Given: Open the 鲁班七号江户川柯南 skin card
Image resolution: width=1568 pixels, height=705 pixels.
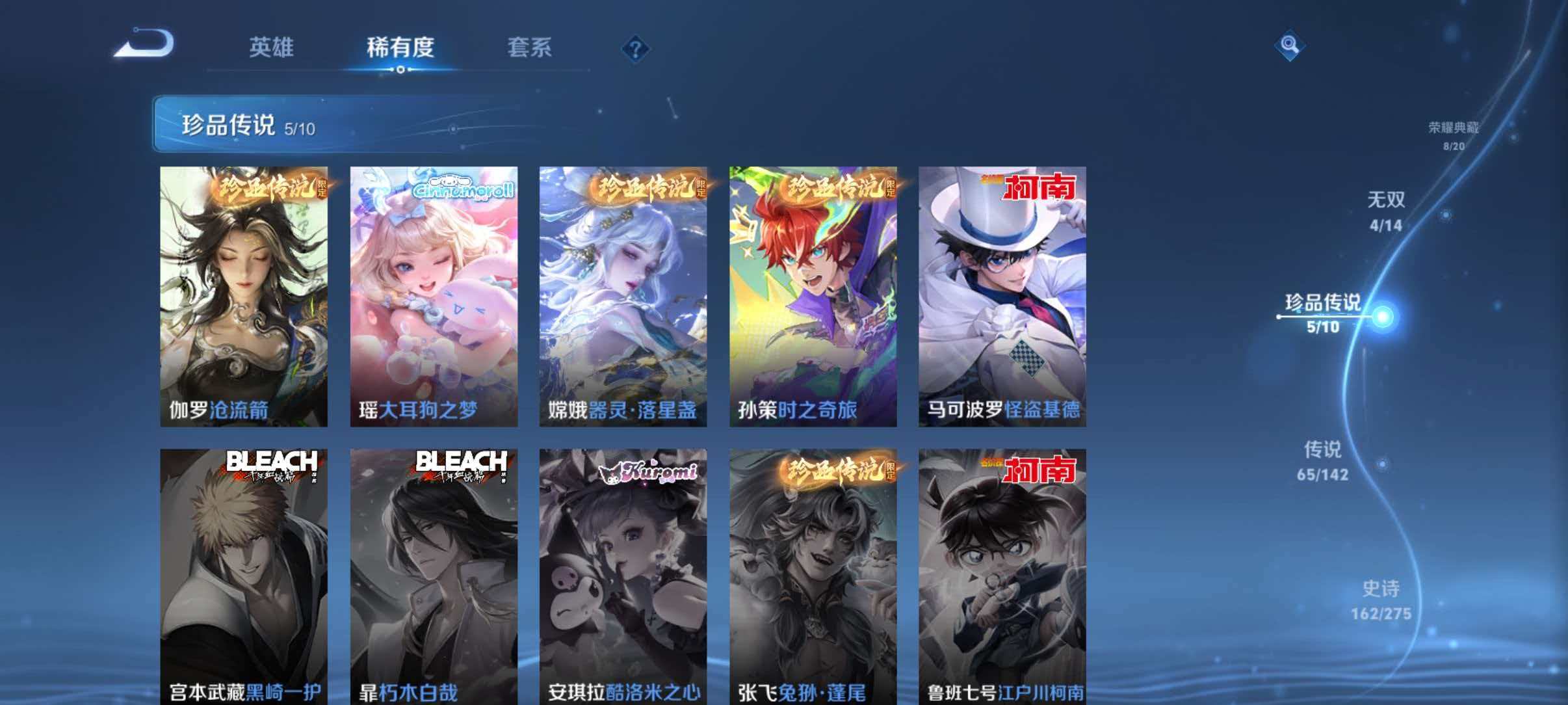Looking at the screenshot, I should tap(1003, 572).
